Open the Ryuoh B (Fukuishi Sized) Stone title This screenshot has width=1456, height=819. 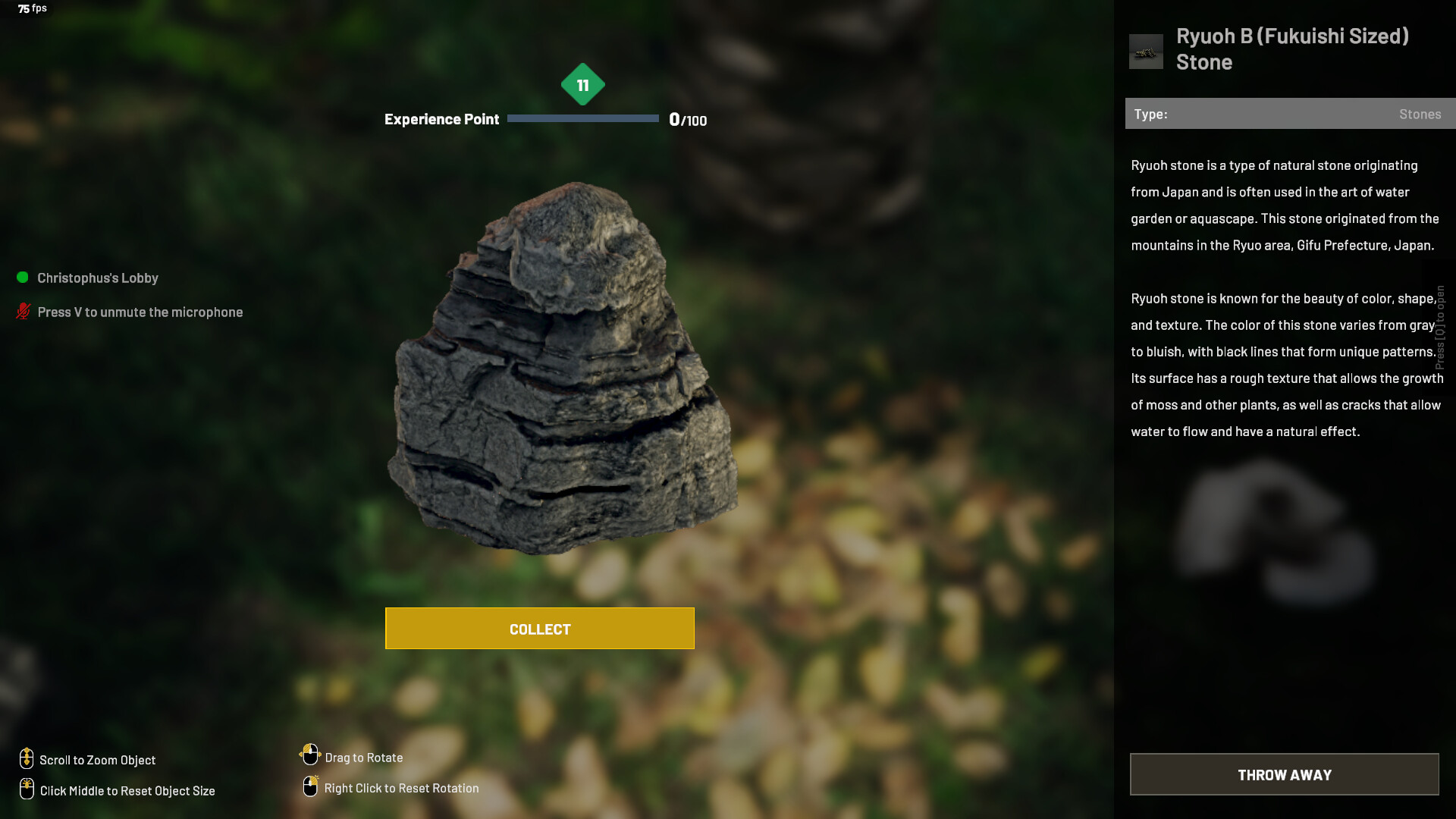1291,49
